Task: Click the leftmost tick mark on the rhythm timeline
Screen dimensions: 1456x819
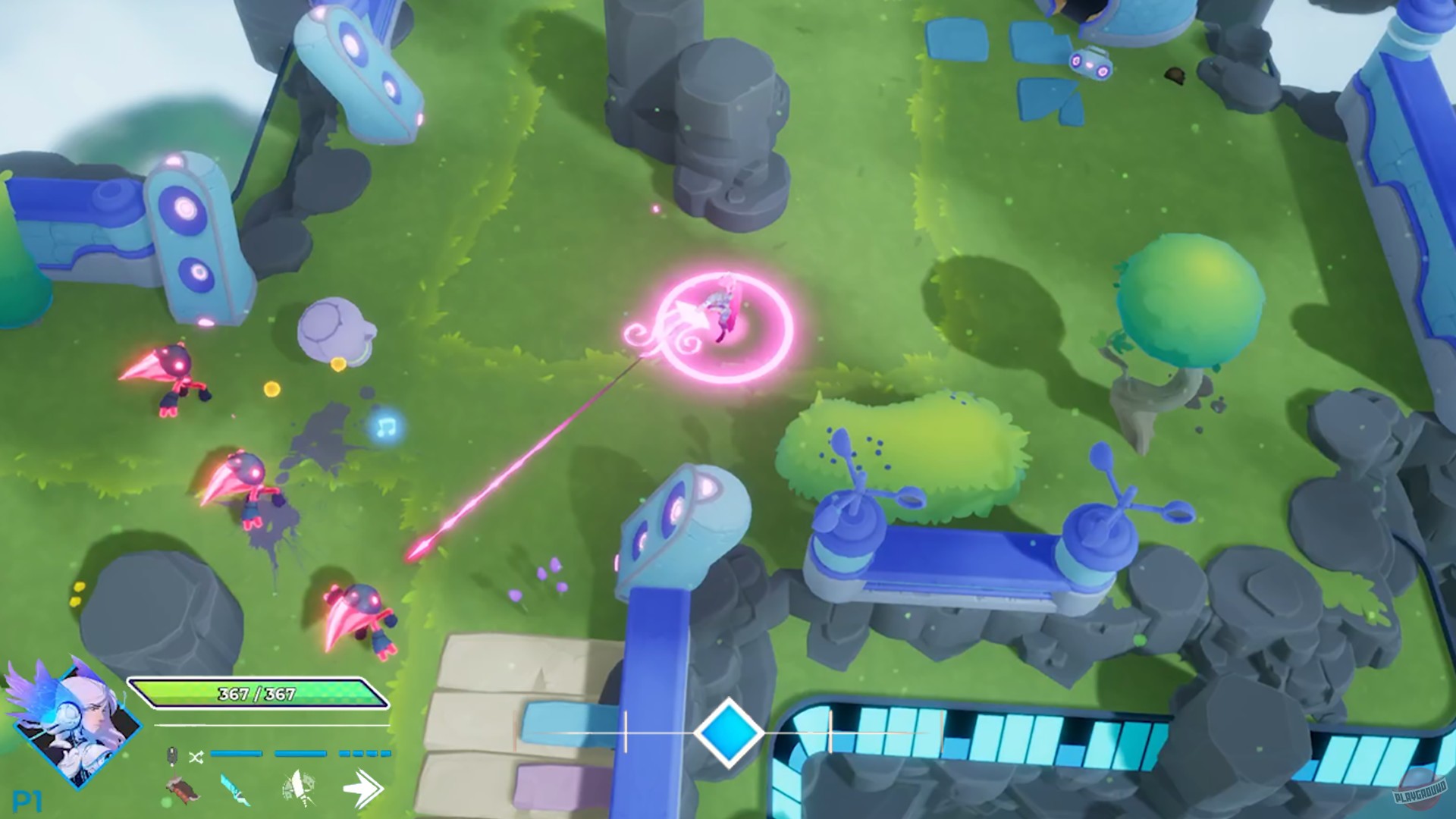Action: [625, 730]
